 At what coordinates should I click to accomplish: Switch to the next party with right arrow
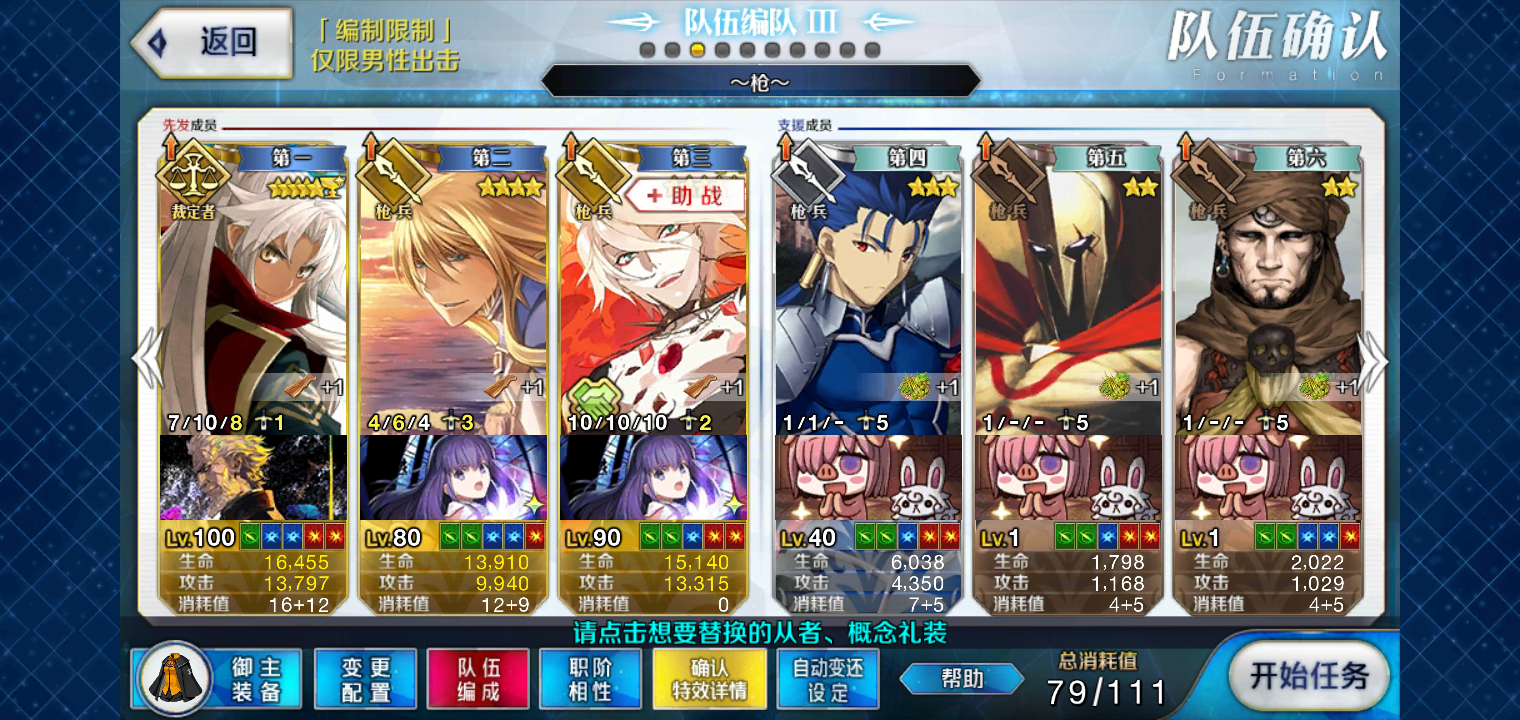coord(1375,362)
